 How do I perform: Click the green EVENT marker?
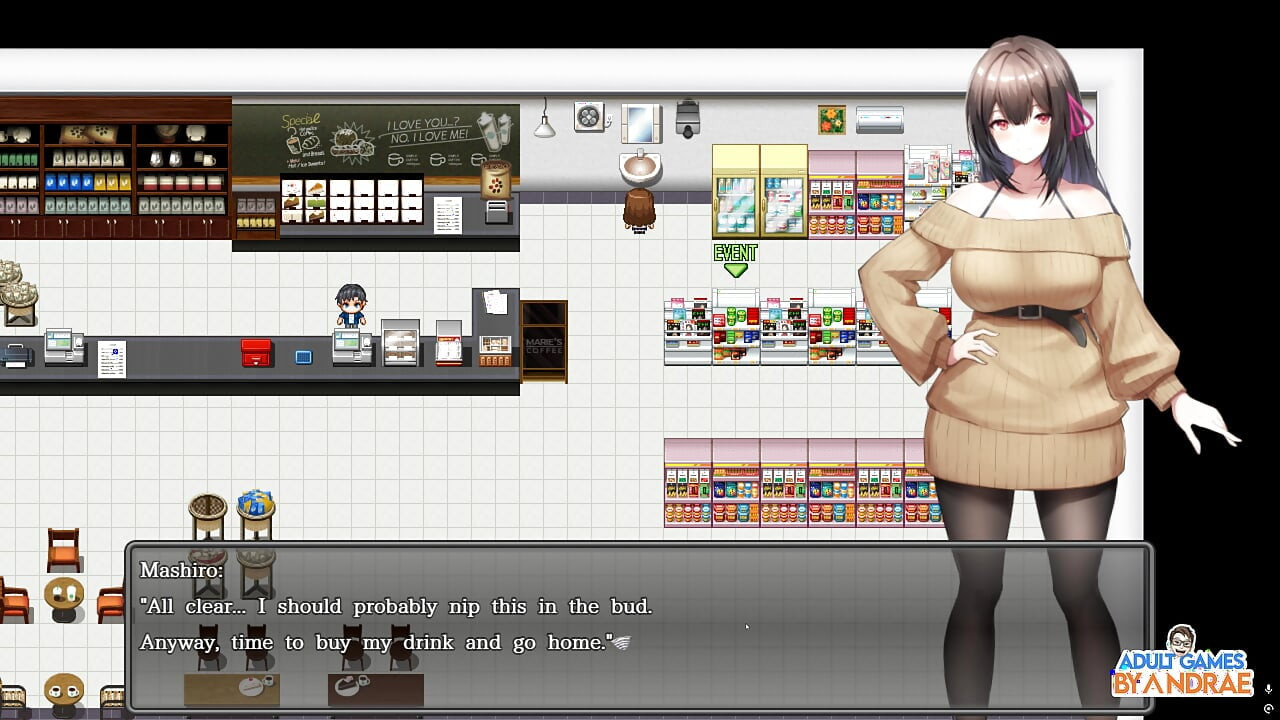[x=735, y=260]
